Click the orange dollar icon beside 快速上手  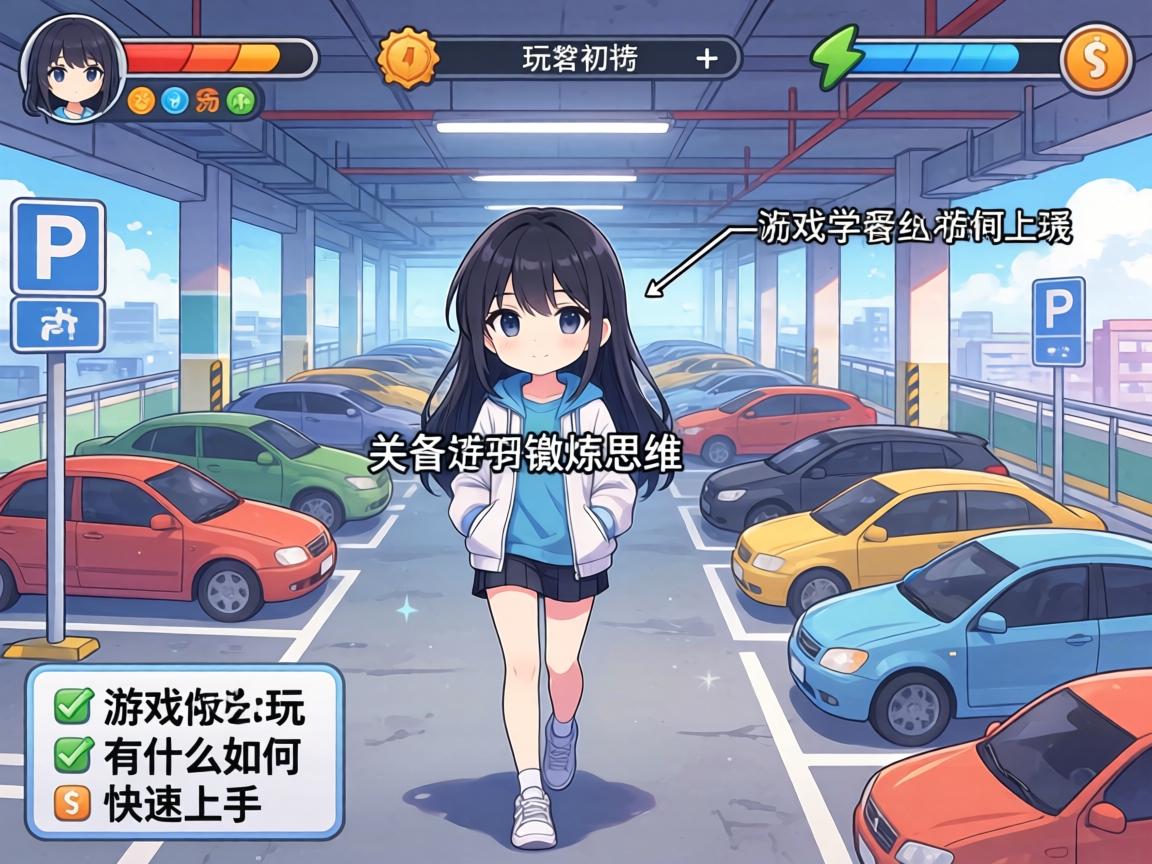(x=72, y=802)
